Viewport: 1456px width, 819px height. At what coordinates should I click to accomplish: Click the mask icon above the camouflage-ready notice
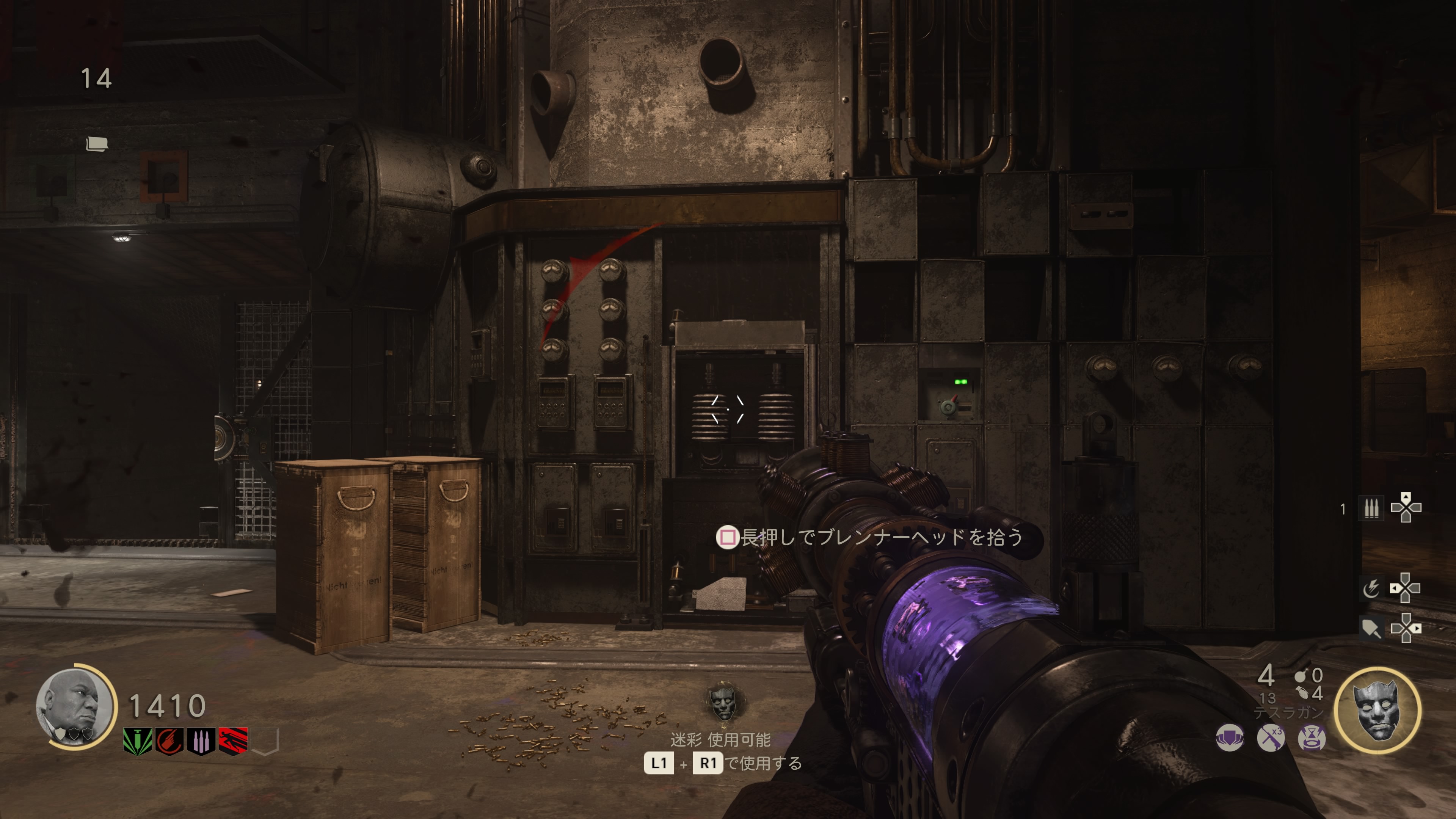723,701
